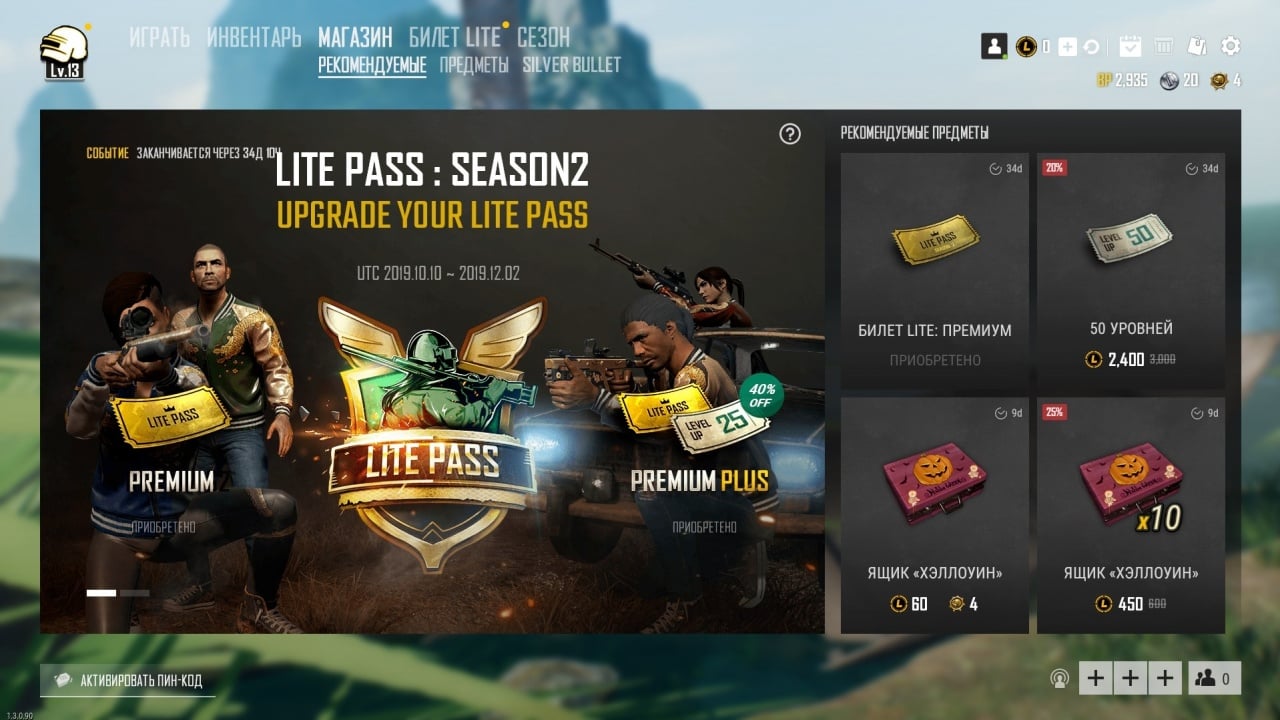Screen dimensions: 1280x720
Task: Click the question mark help icon
Action: pyautogui.click(x=790, y=134)
